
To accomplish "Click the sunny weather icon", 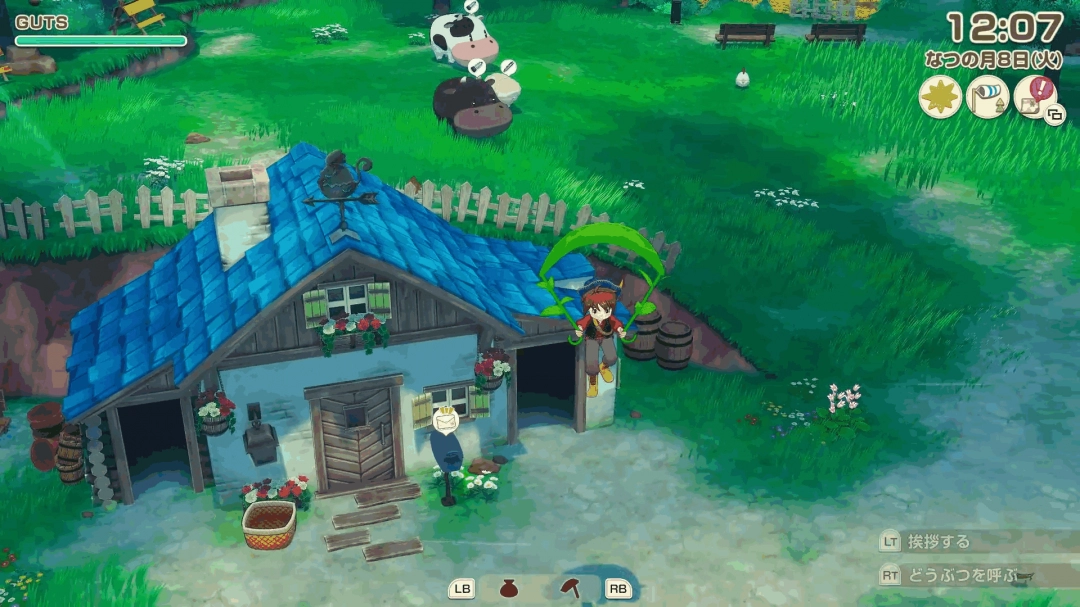I will tap(940, 97).
